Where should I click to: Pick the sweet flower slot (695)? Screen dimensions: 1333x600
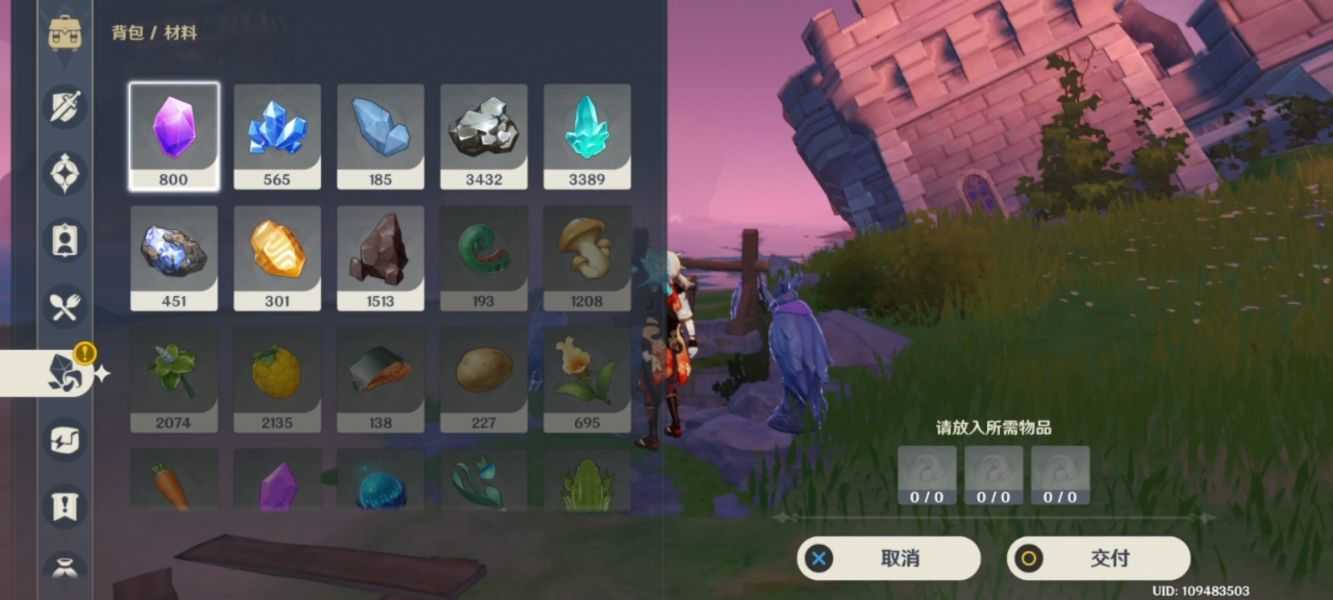coord(587,380)
